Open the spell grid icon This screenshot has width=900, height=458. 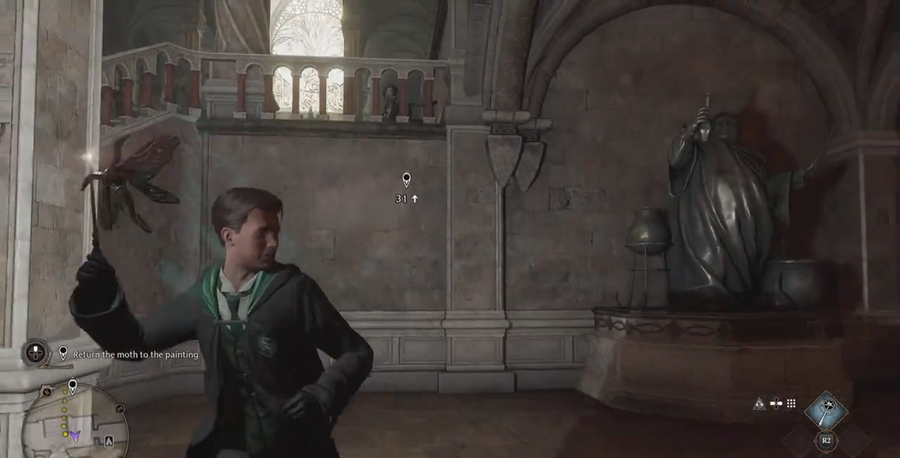pos(791,404)
